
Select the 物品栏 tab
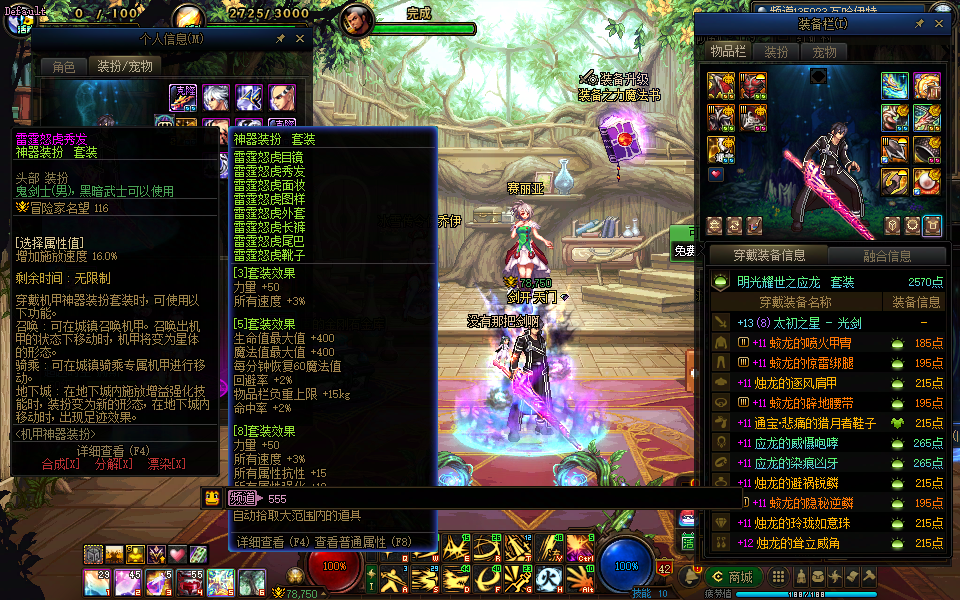click(728, 52)
